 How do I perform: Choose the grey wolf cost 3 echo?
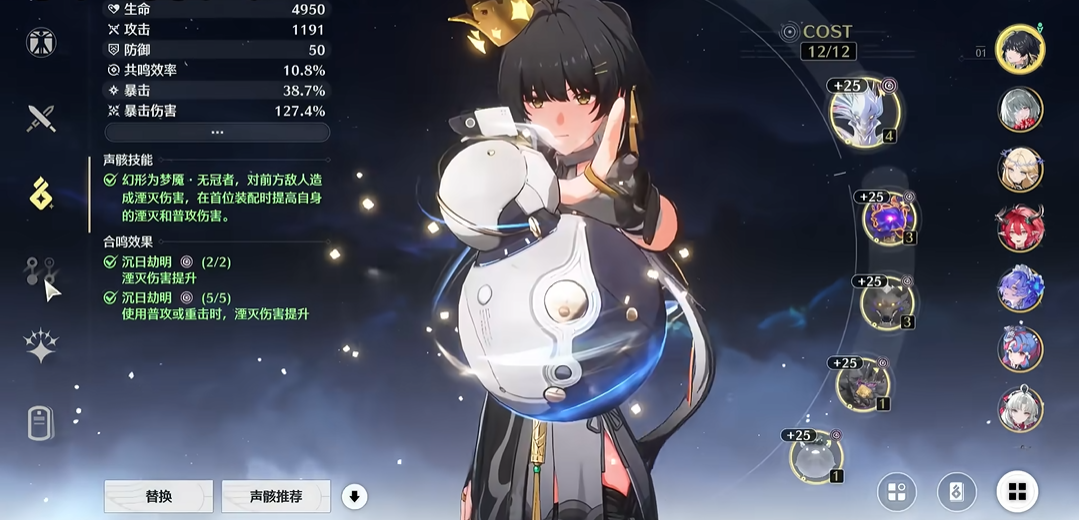886,303
